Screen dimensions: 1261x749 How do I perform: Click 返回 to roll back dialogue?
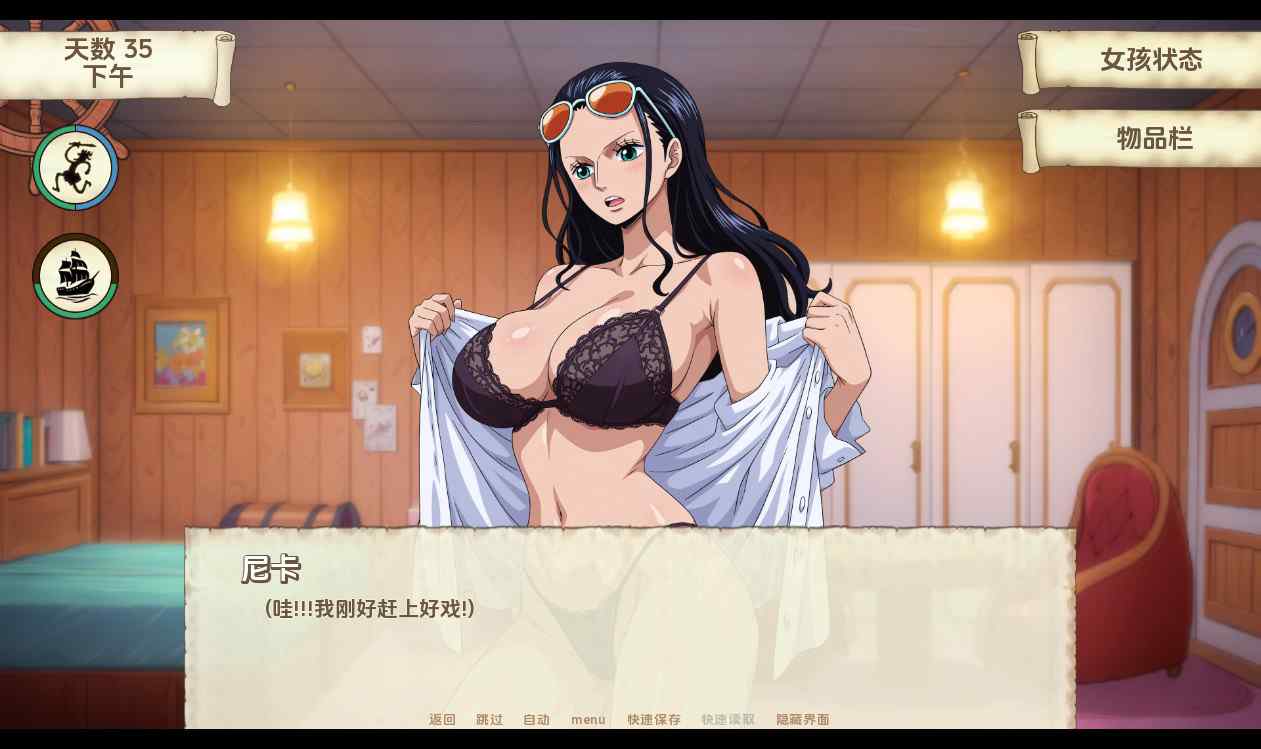coord(442,719)
